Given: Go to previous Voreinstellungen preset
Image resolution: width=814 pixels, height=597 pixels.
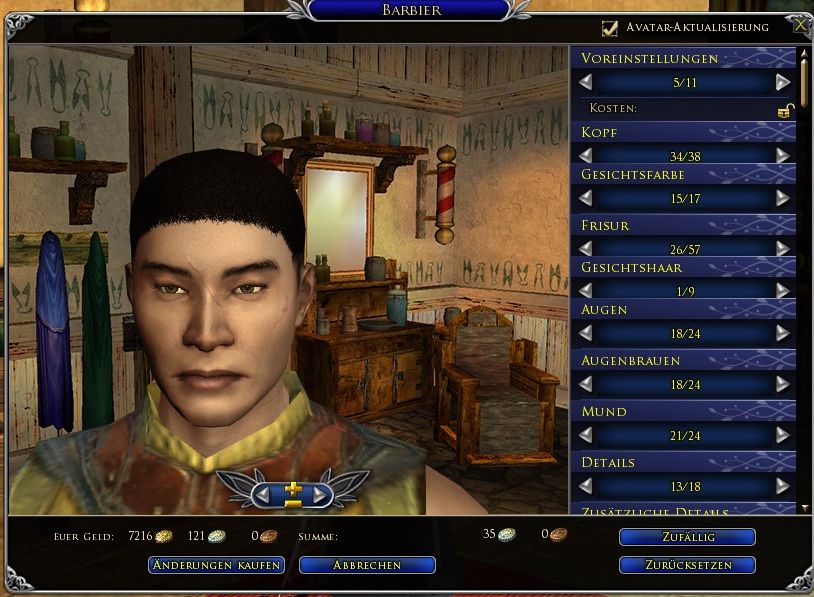Looking at the screenshot, I should tap(586, 82).
